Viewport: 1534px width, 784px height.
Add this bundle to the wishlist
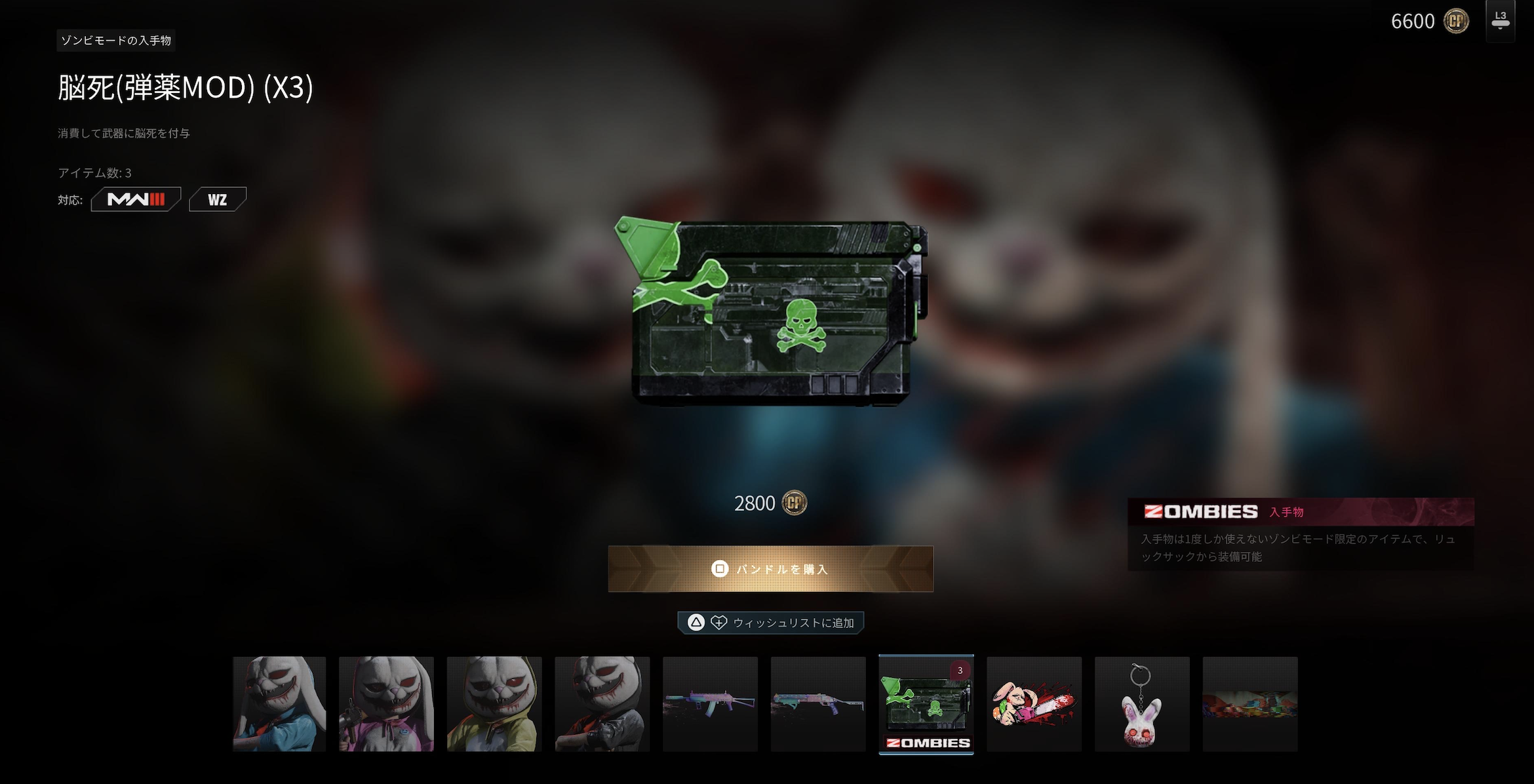770,622
